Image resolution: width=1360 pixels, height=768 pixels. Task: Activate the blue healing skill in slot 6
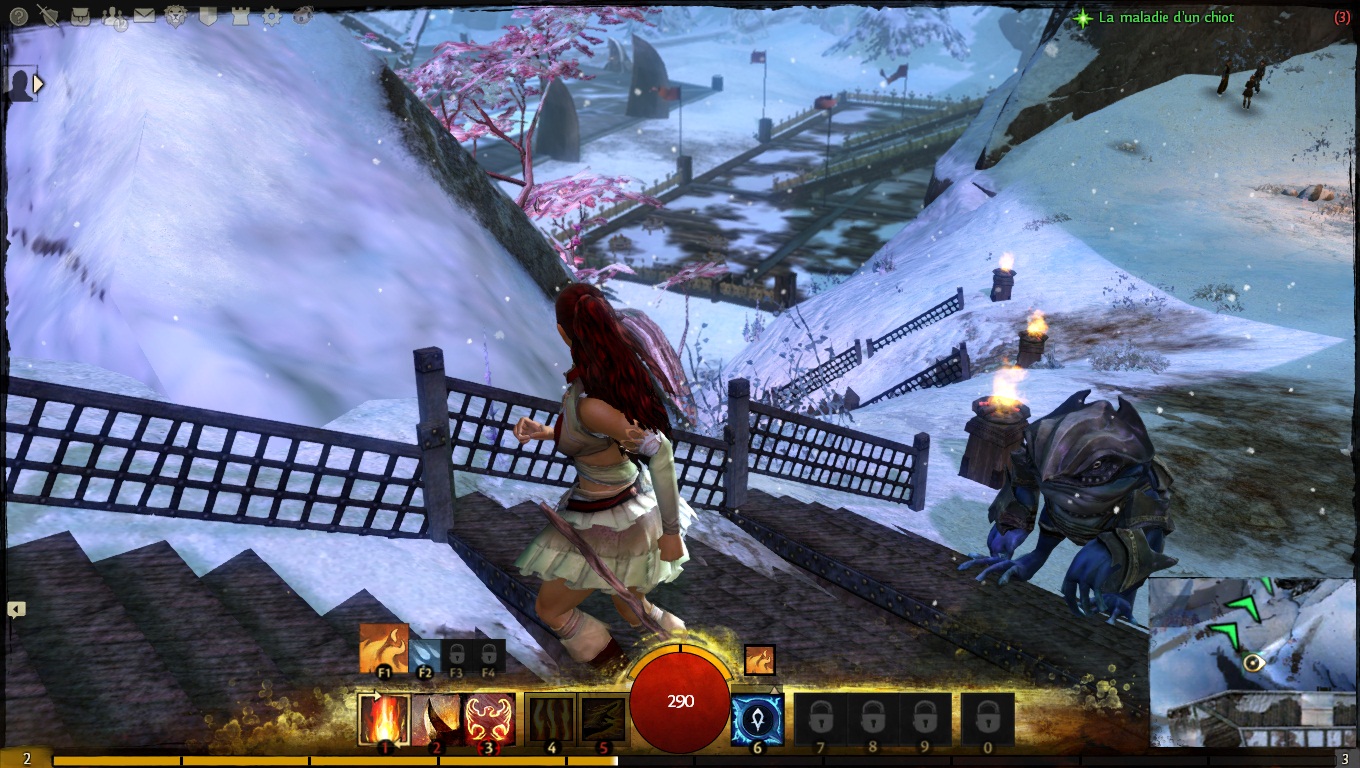(x=757, y=719)
